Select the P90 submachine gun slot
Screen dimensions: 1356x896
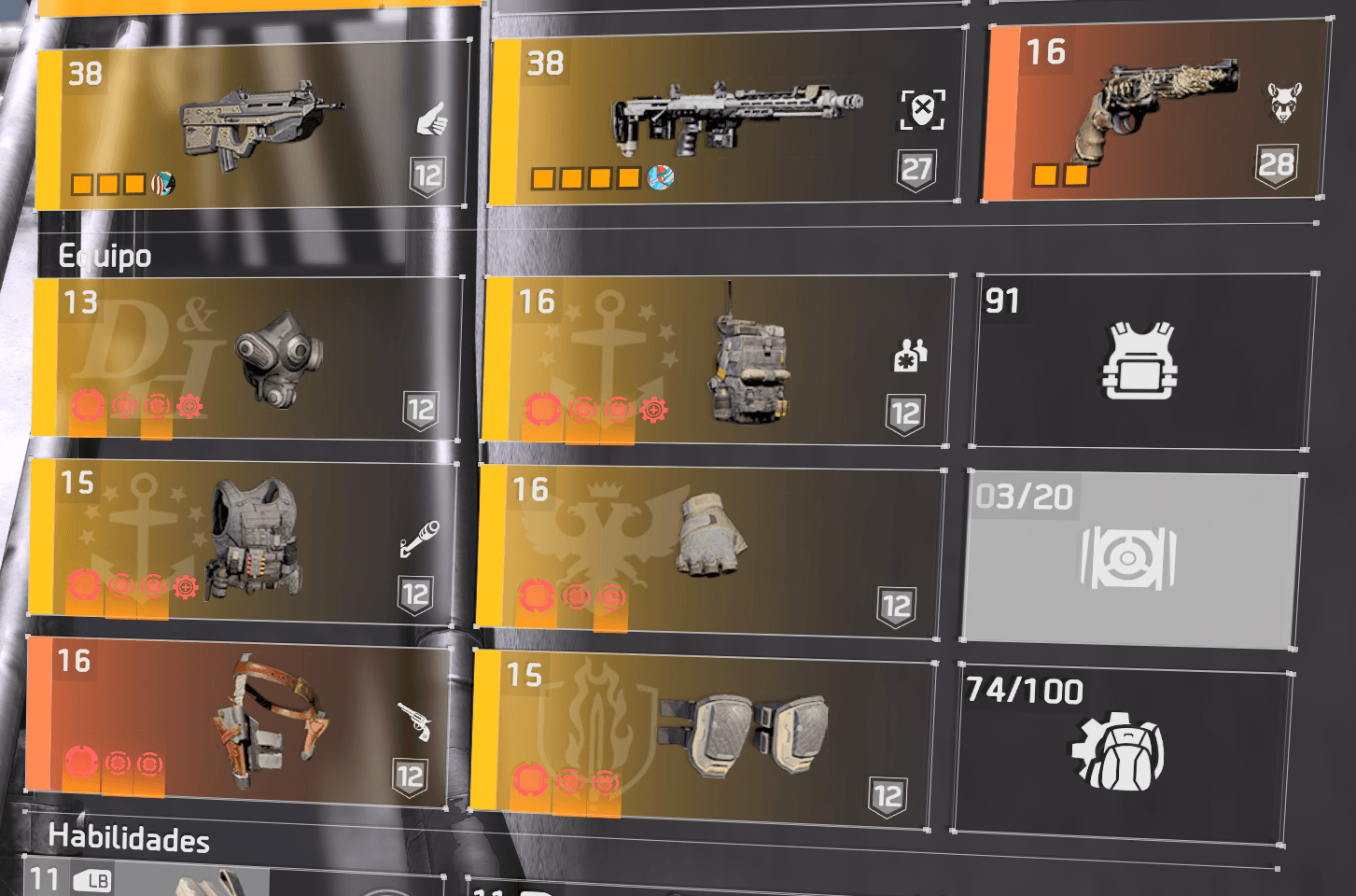252,125
